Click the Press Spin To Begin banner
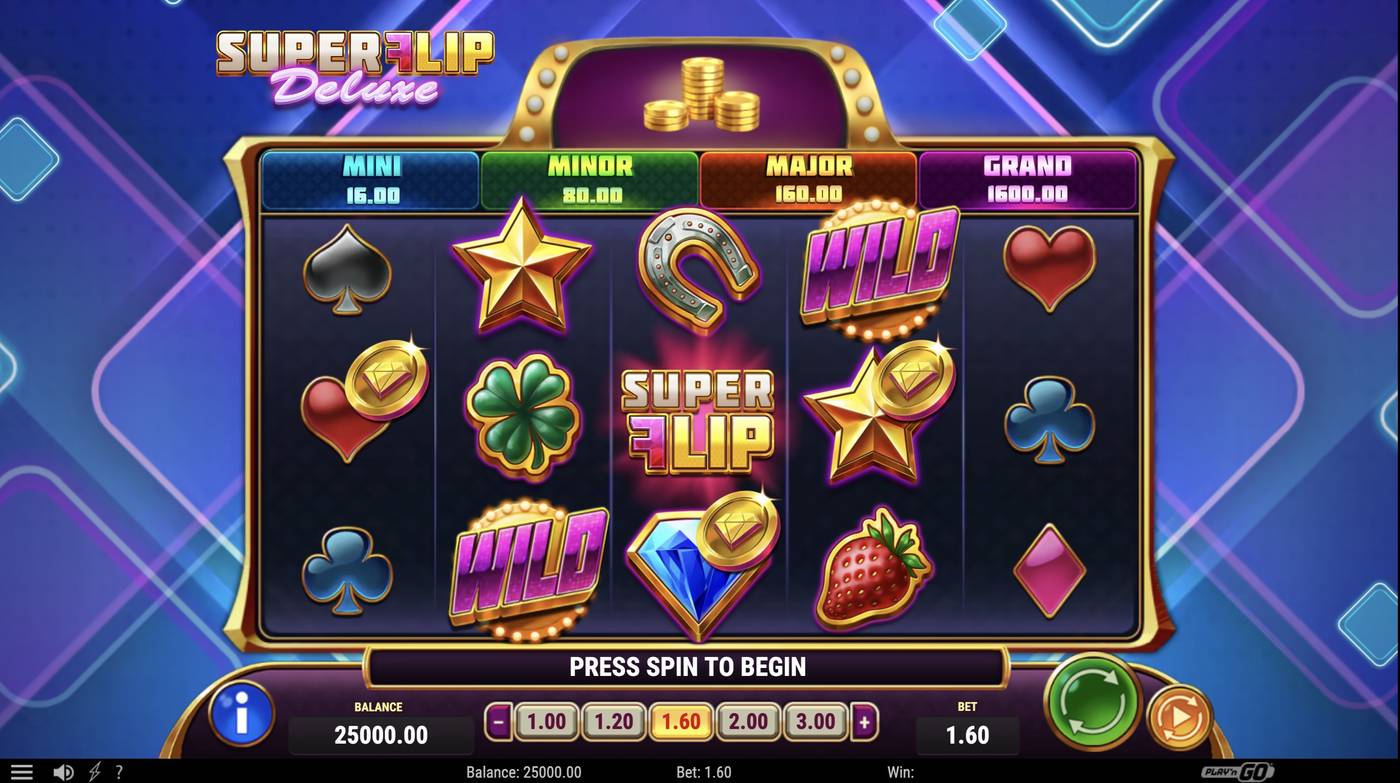1400x783 pixels. tap(687, 665)
